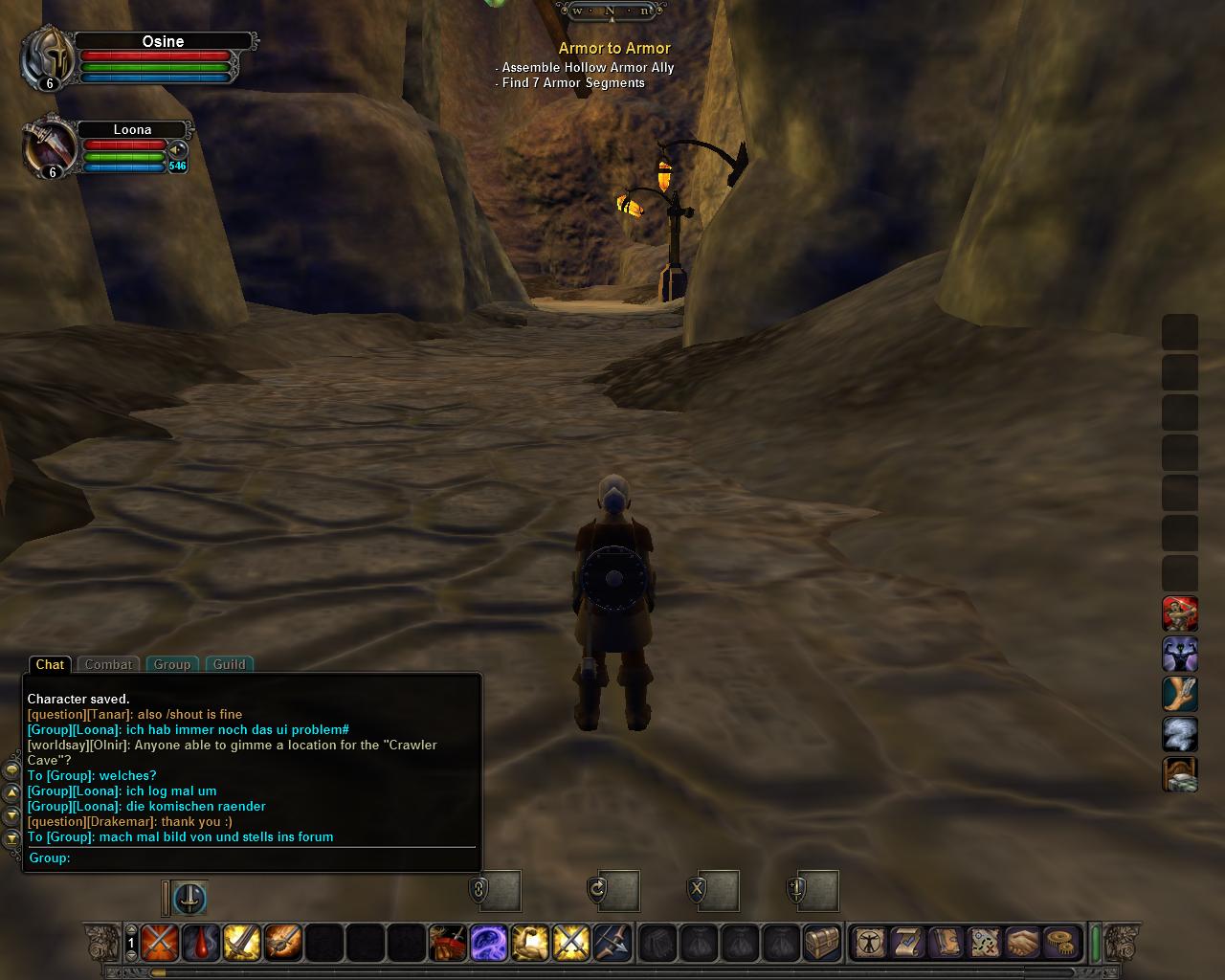Open the treasure chest inventory icon
This screenshot has height=980, width=1225.
[821, 943]
